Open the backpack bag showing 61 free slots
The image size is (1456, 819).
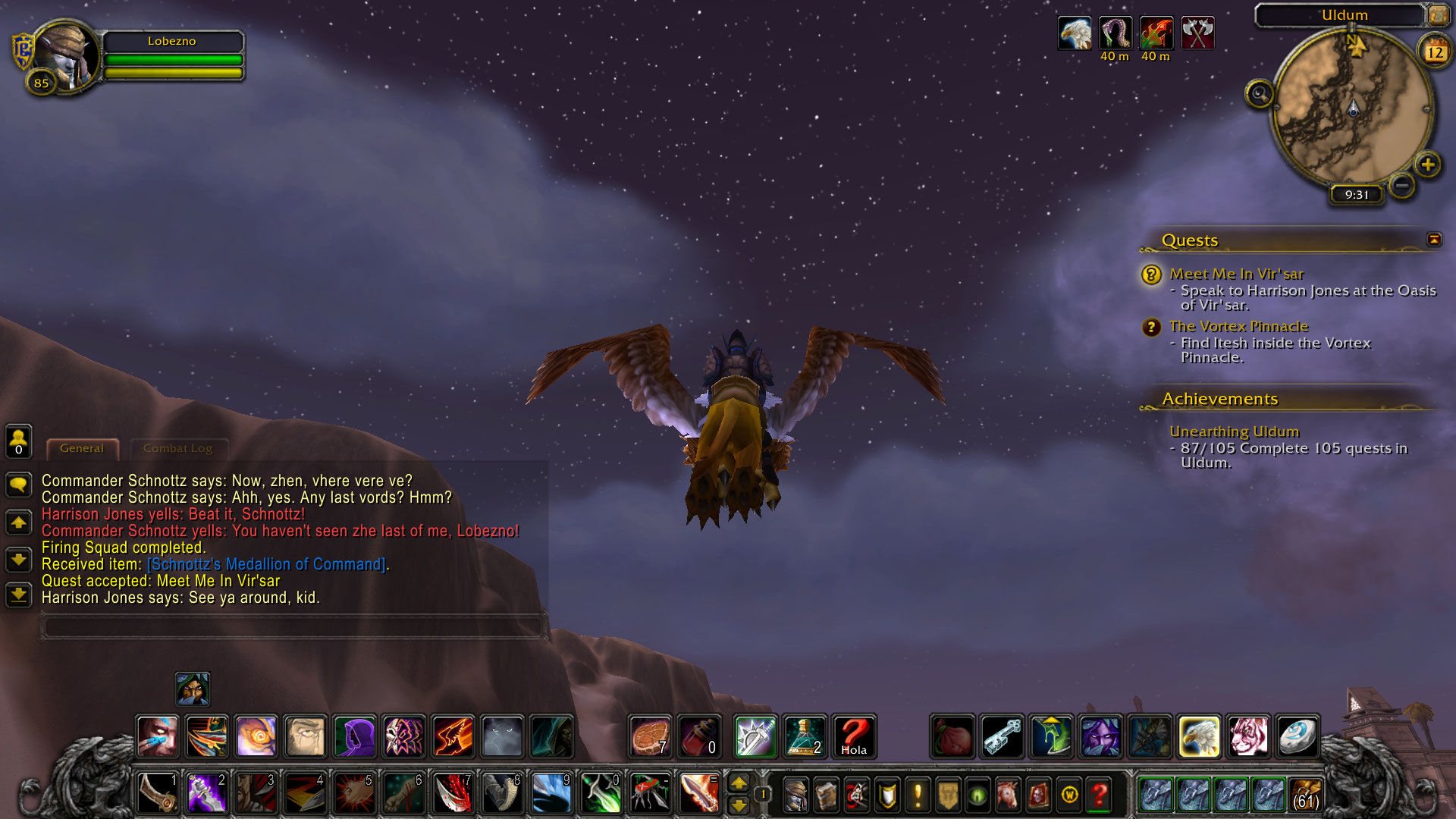(1305, 795)
